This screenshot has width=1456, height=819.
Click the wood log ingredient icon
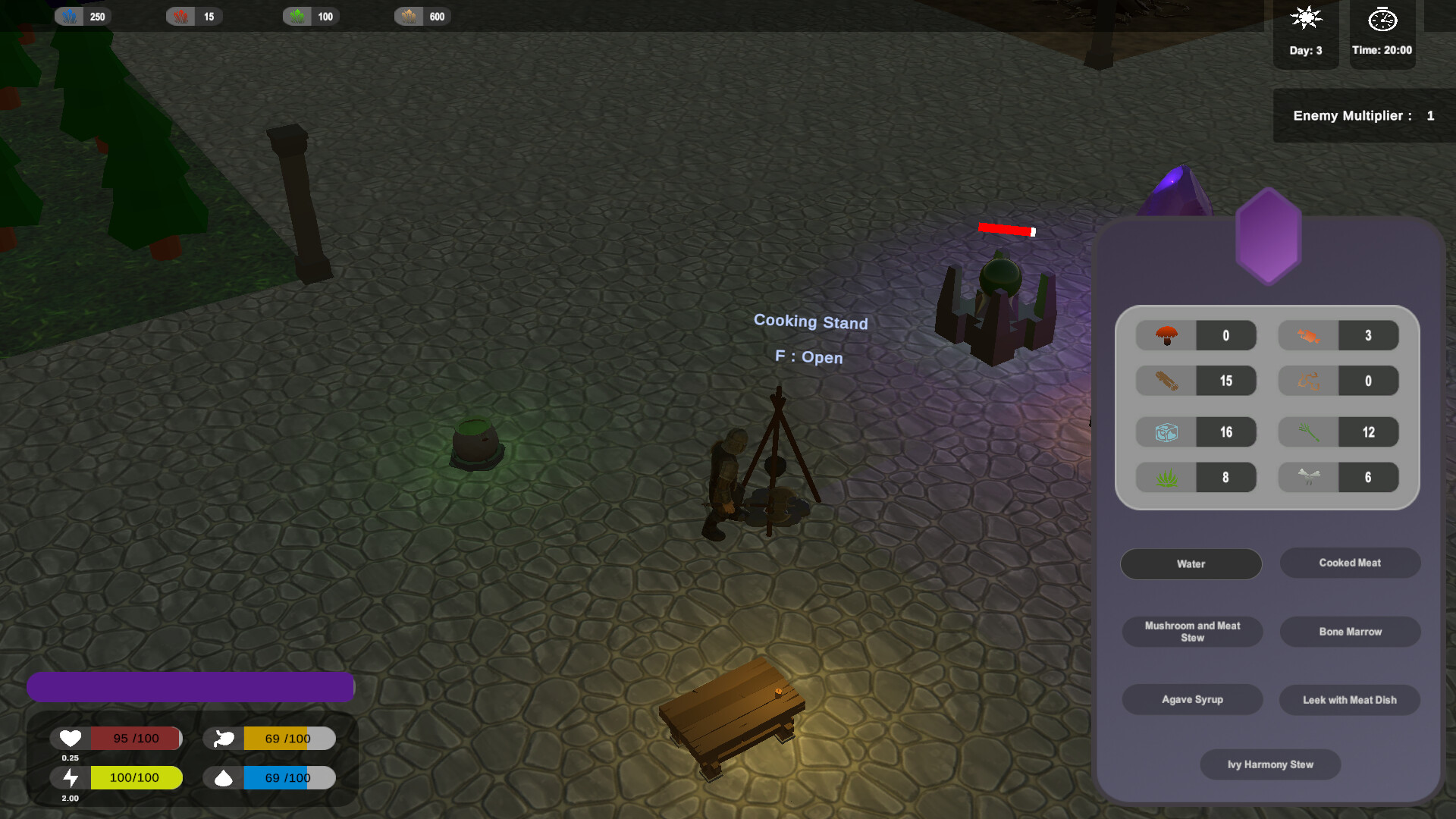pos(1165,381)
